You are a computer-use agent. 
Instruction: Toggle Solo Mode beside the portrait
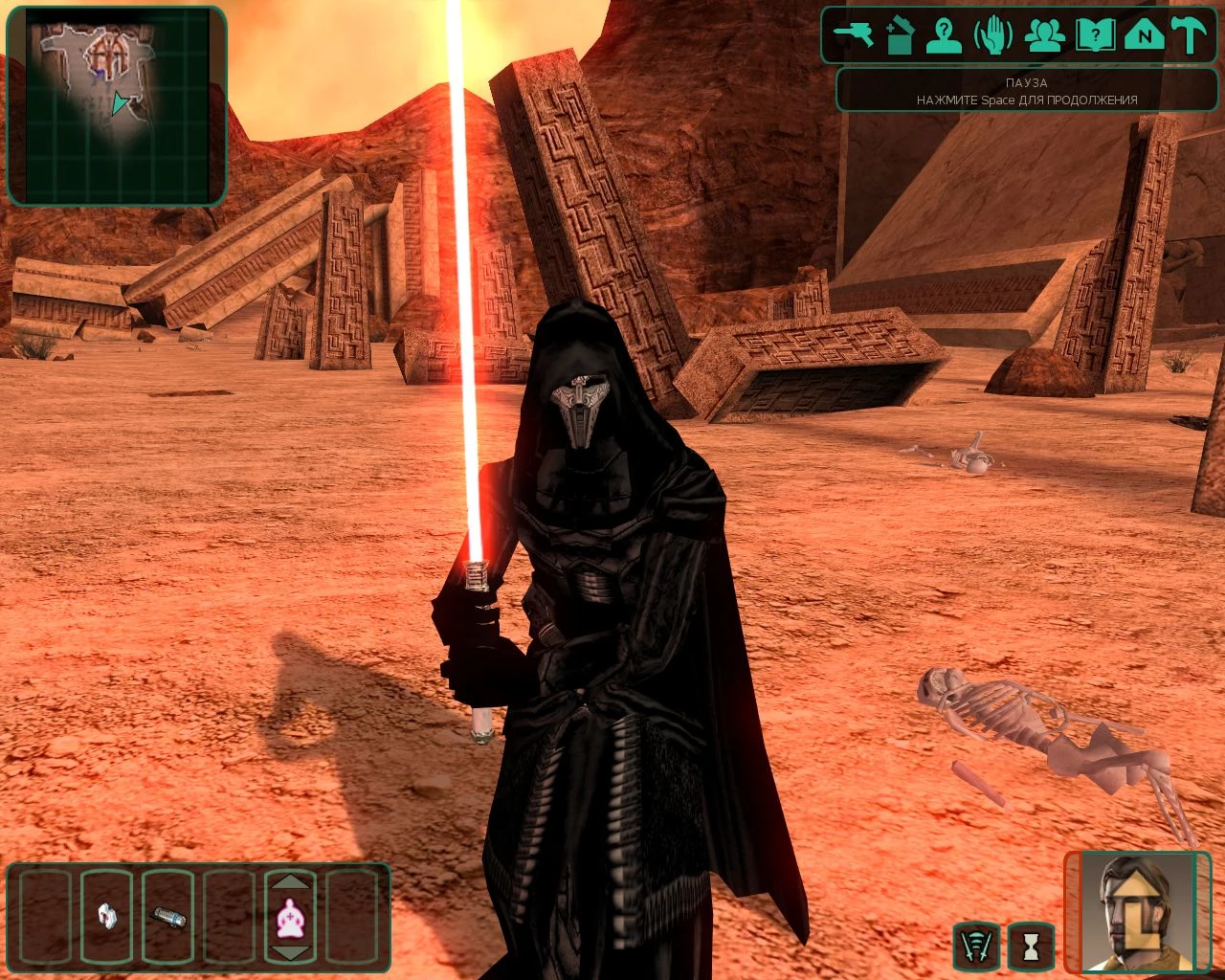click(977, 947)
